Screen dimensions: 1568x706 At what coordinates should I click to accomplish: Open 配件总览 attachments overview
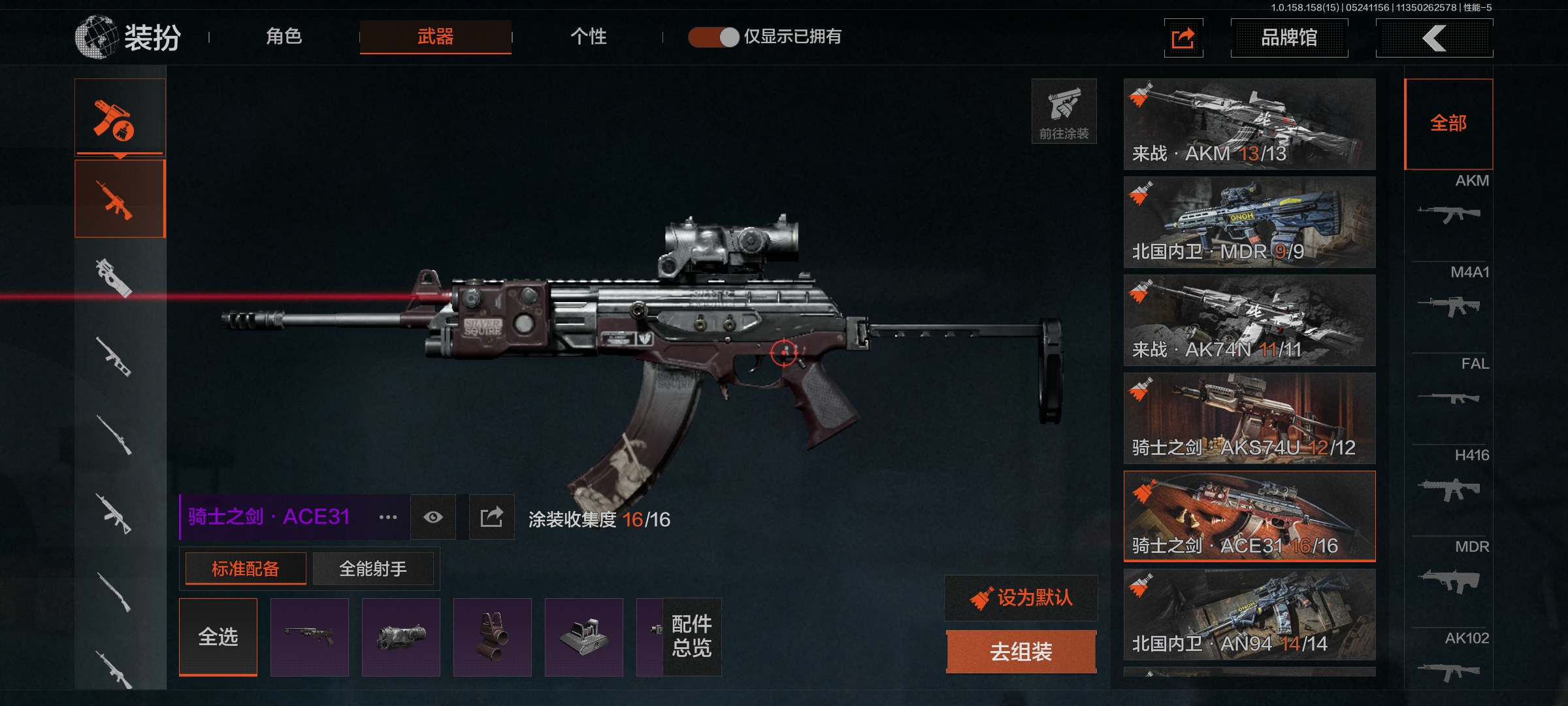pos(692,636)
